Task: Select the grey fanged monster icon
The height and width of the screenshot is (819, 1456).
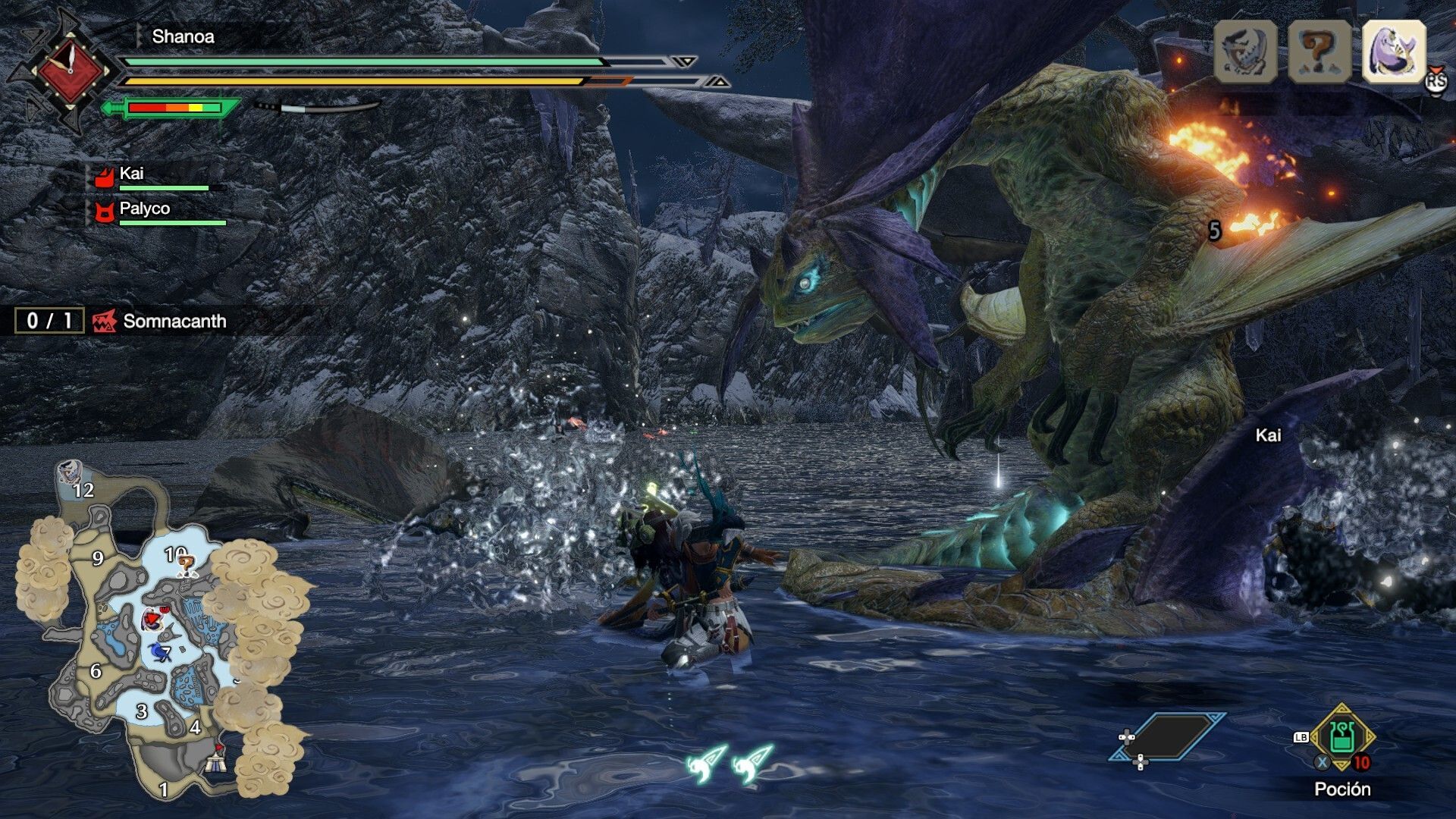Action: tap(1245, 51)
